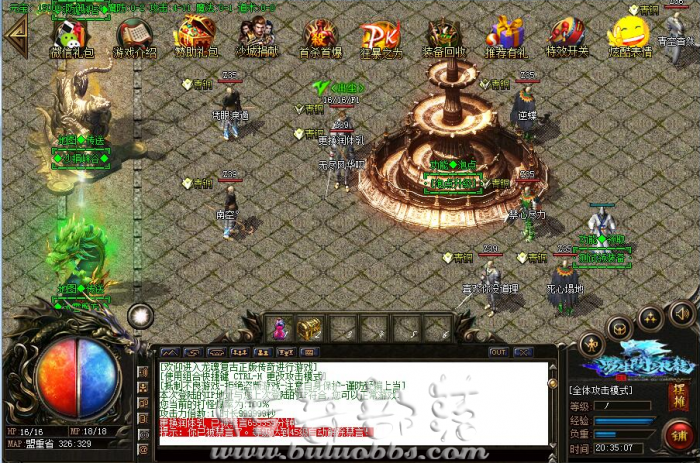700x463 pixels.
Task: Open the 推荐有礼 referral reward icon
Action: [507, 37]
